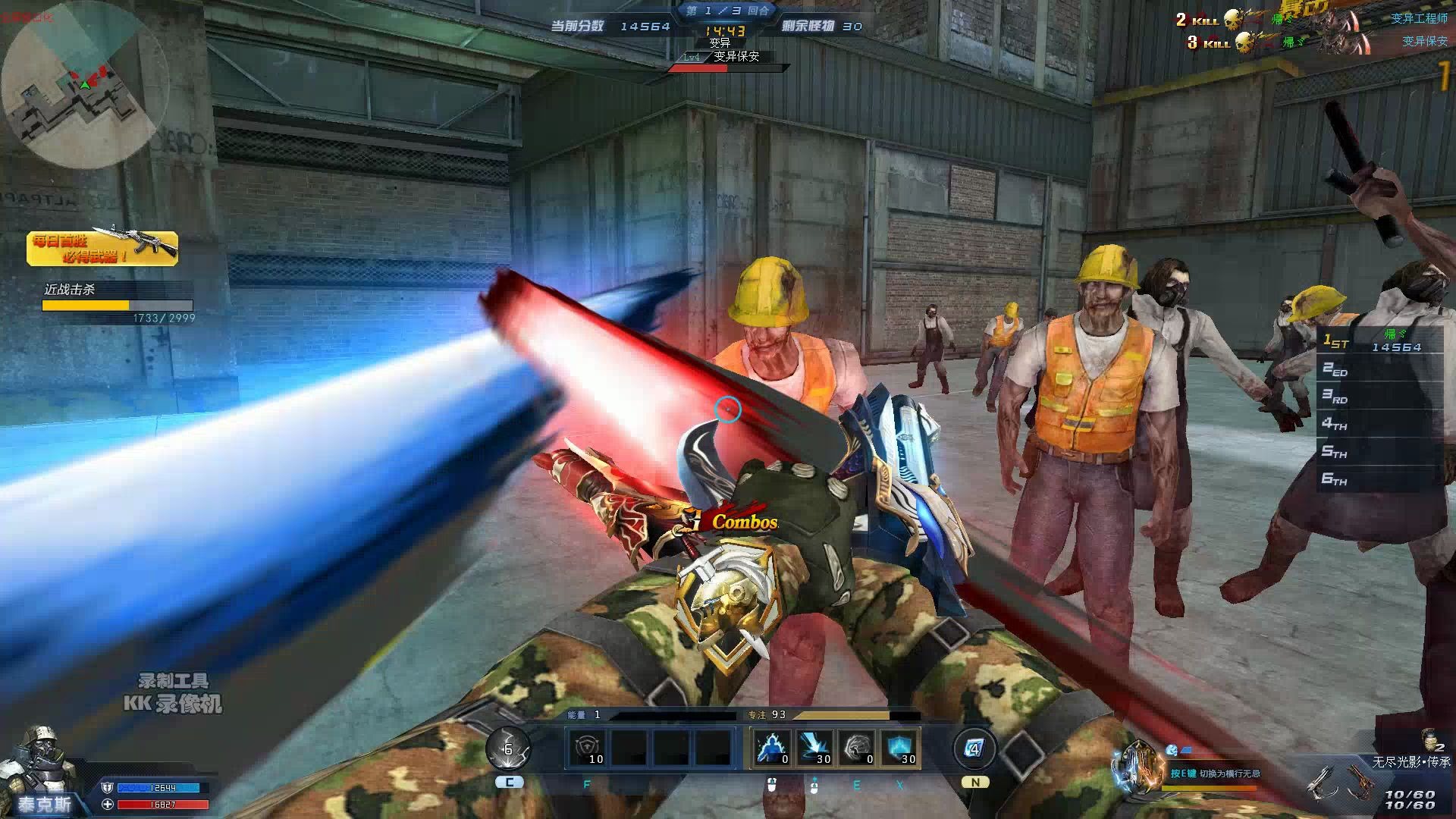Click the melee kill progress tracker

pos(118,303)
